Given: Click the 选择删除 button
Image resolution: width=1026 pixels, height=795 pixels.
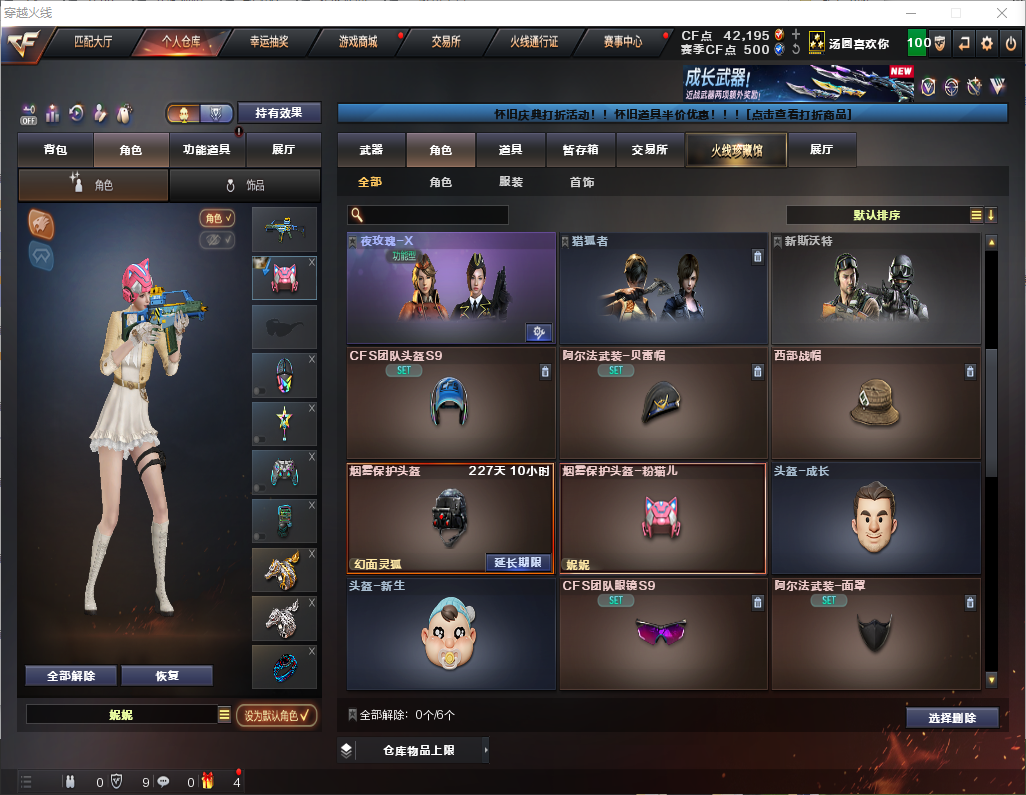Looking at the screenshot, I should [x=952, y=718].
